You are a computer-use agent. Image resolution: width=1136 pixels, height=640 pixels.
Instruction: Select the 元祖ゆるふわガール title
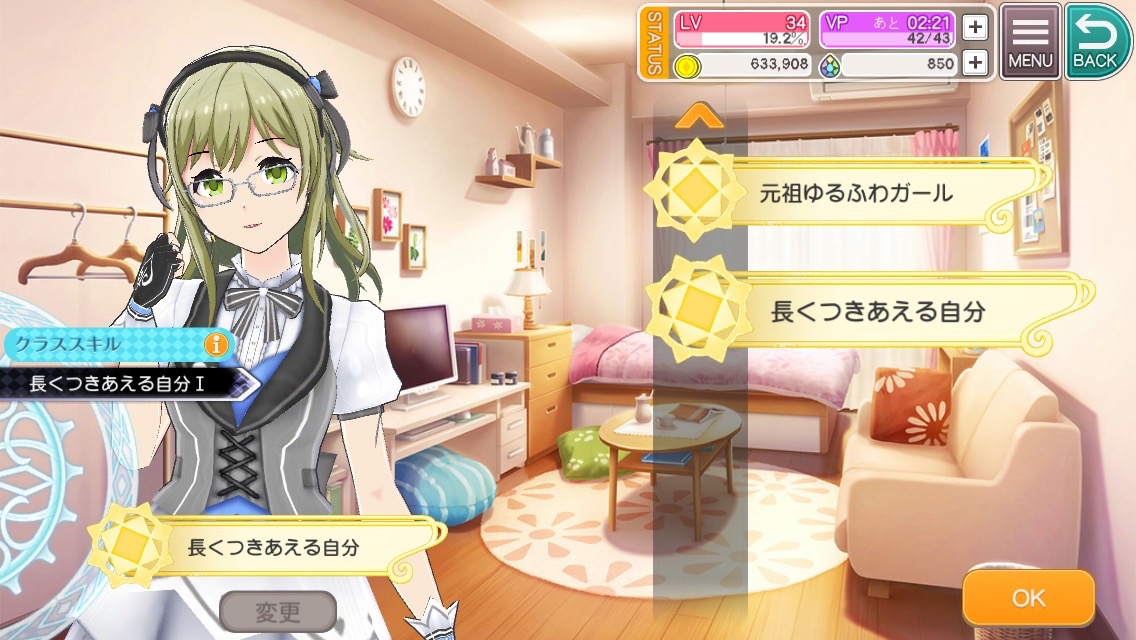tap(850, 193)
